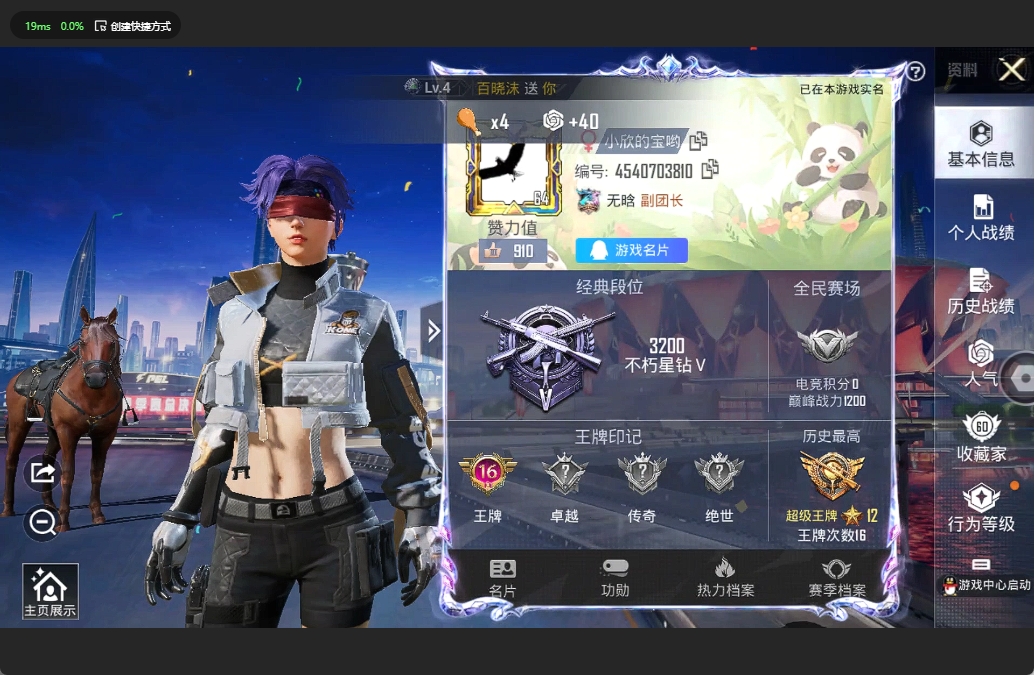This screenshot has height=675, width=1034.
Task: Zoom out with the magnifier minus icon
Action: coord(42,522)
